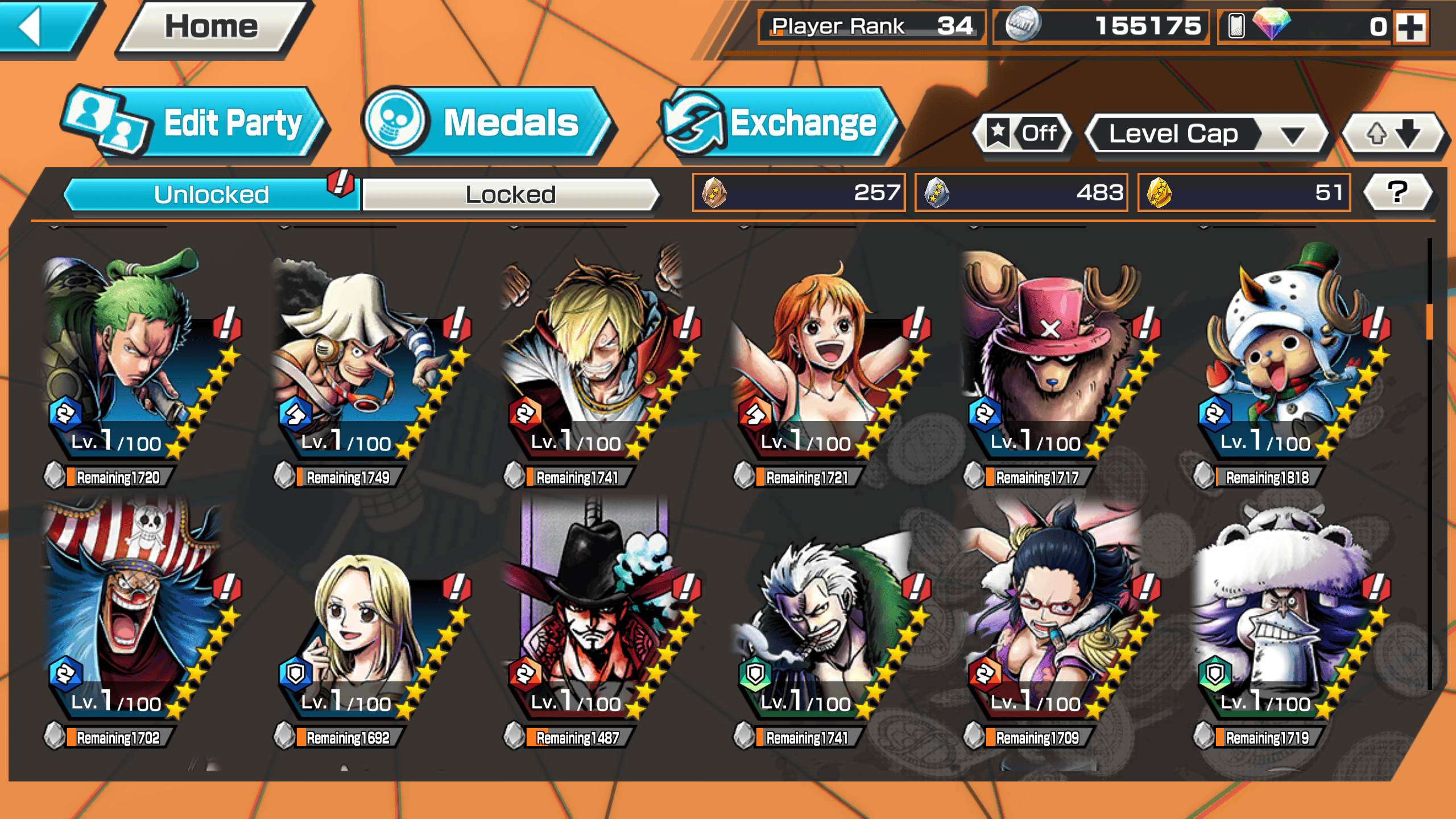Select the Unlocked tab
Screen dimensions: 1456x819
tap(211, 195)
